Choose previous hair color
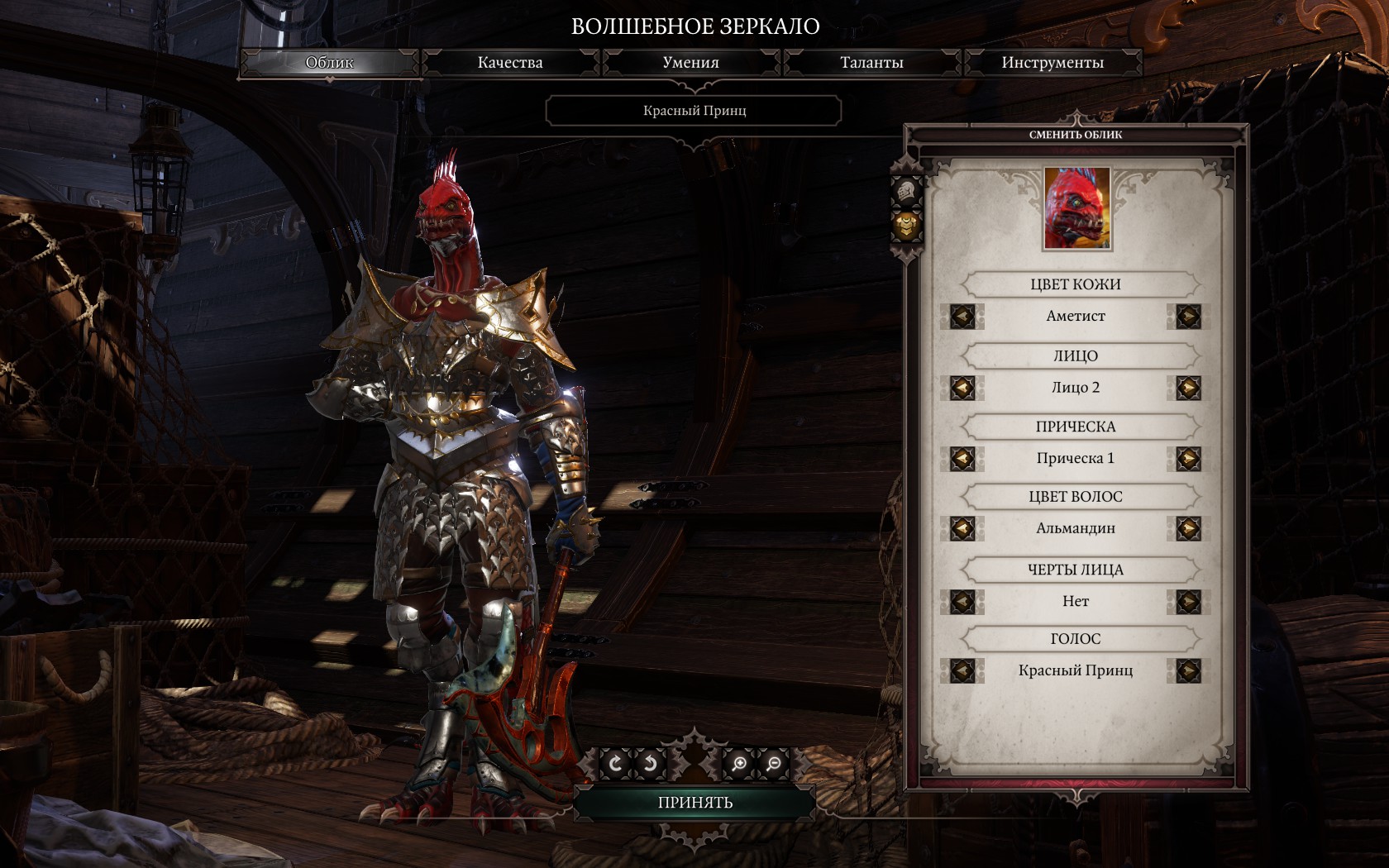 coord(962,528)
